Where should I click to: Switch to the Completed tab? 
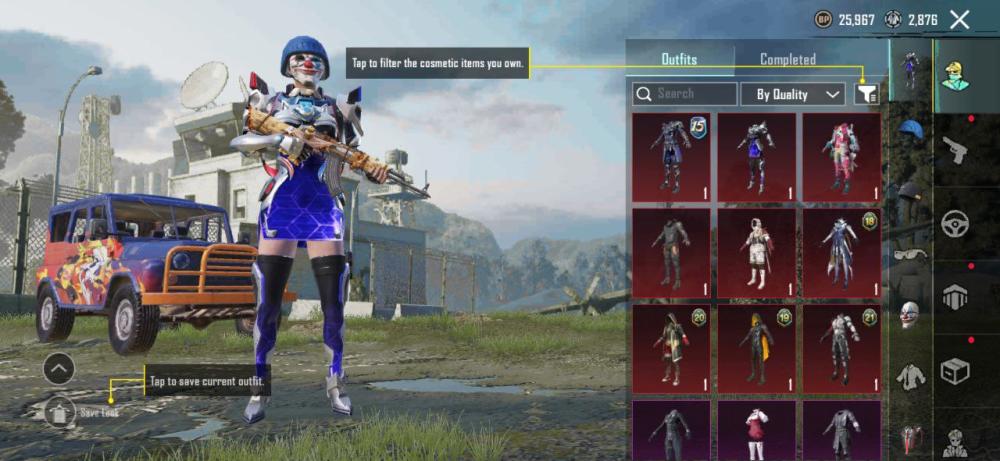point(788,60)
